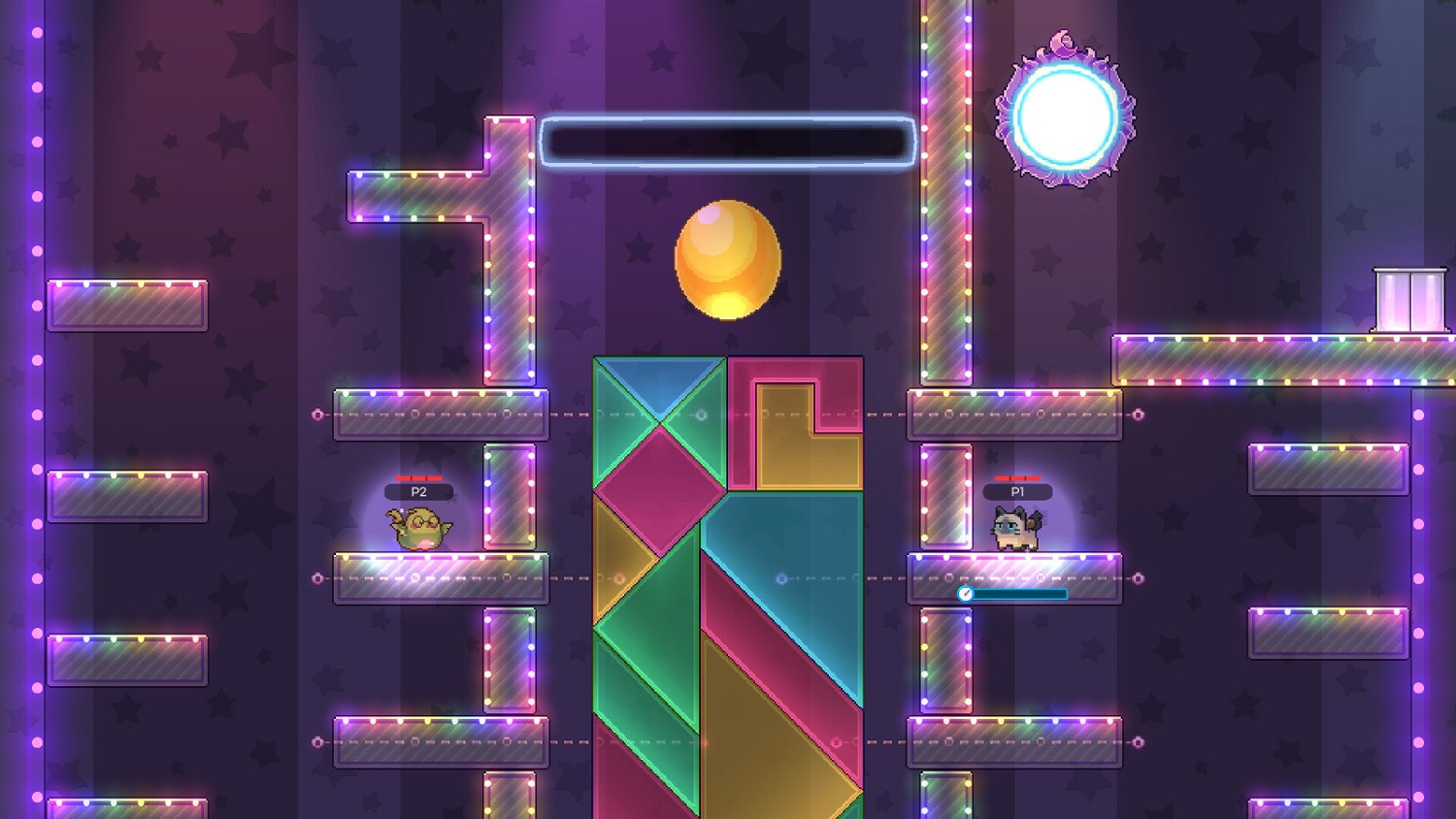Expand the dashed connector near the far-right ledge
Screen dimensions: 1456x819
(1138, 742)
